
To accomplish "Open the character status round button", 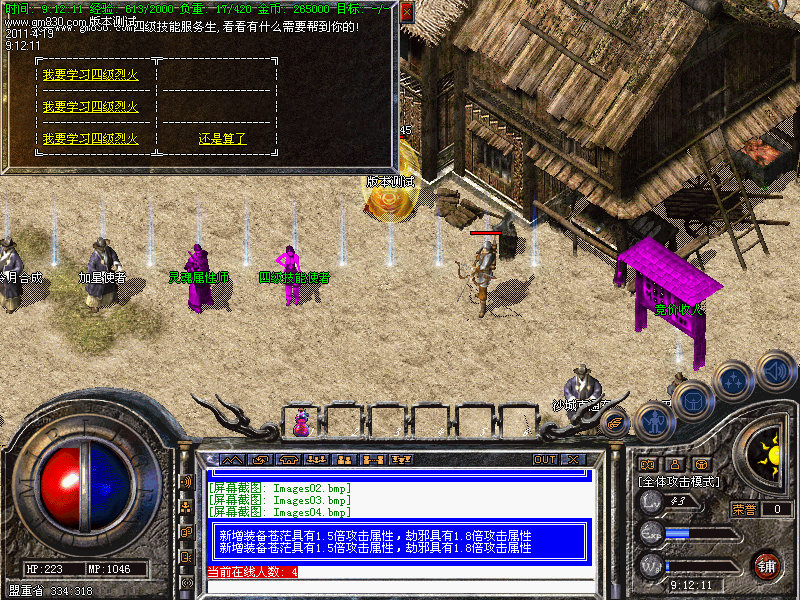I will tap(656, 421).
